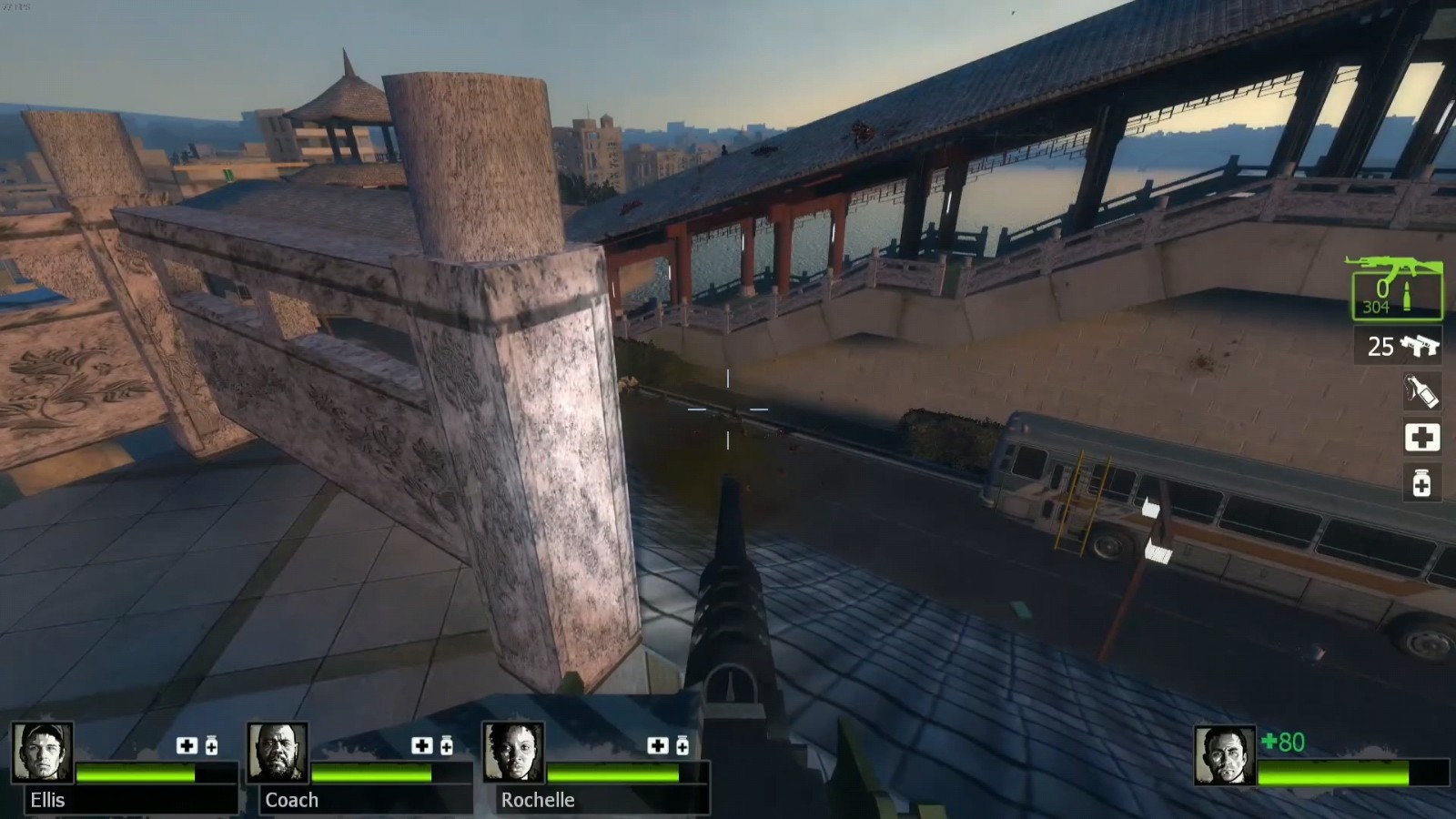Viewport: 1456px width, 819px height.
Task: Click your own survivor portrait
Action: pyautogui.click(x=1225, y=755)
